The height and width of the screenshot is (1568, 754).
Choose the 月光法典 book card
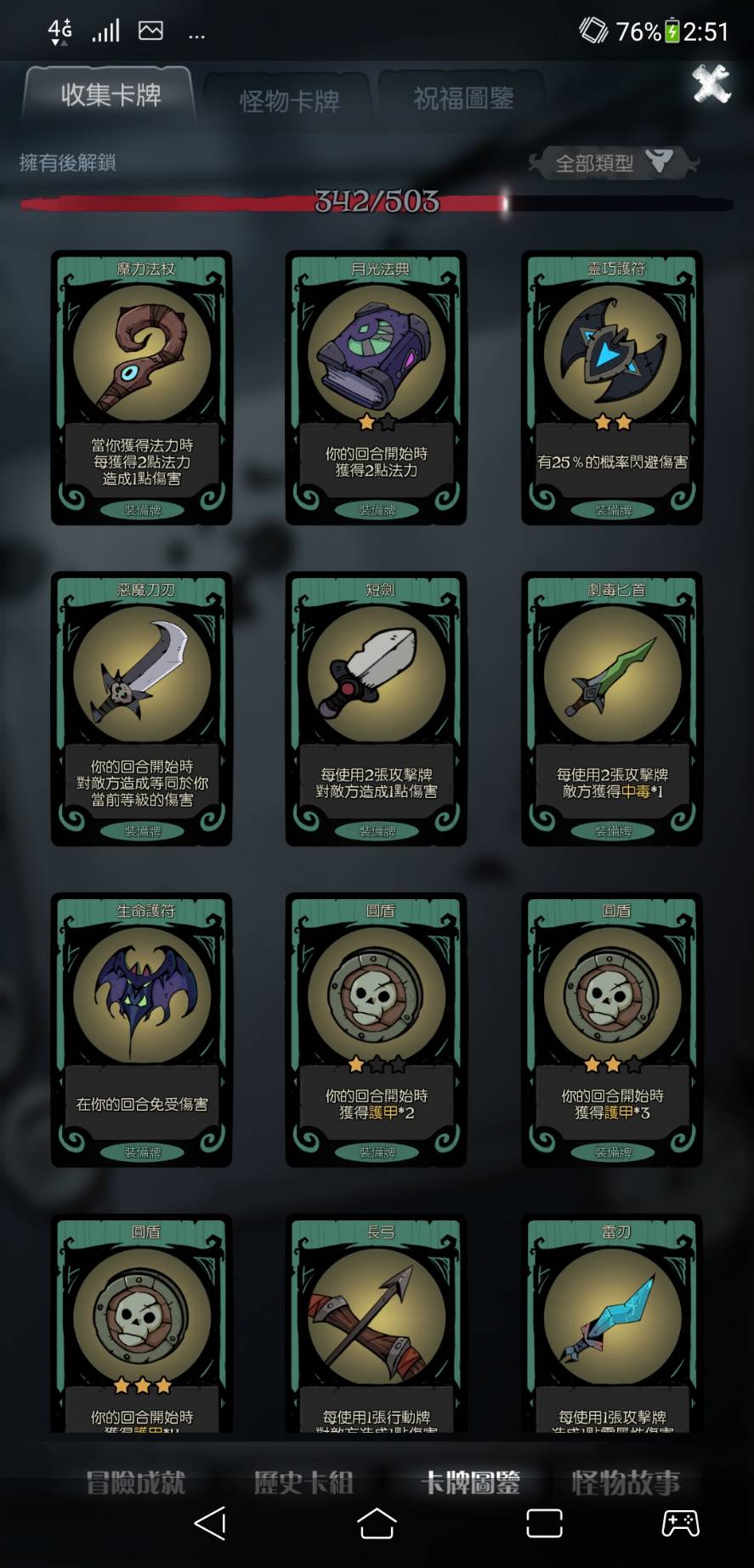(377, 388)
